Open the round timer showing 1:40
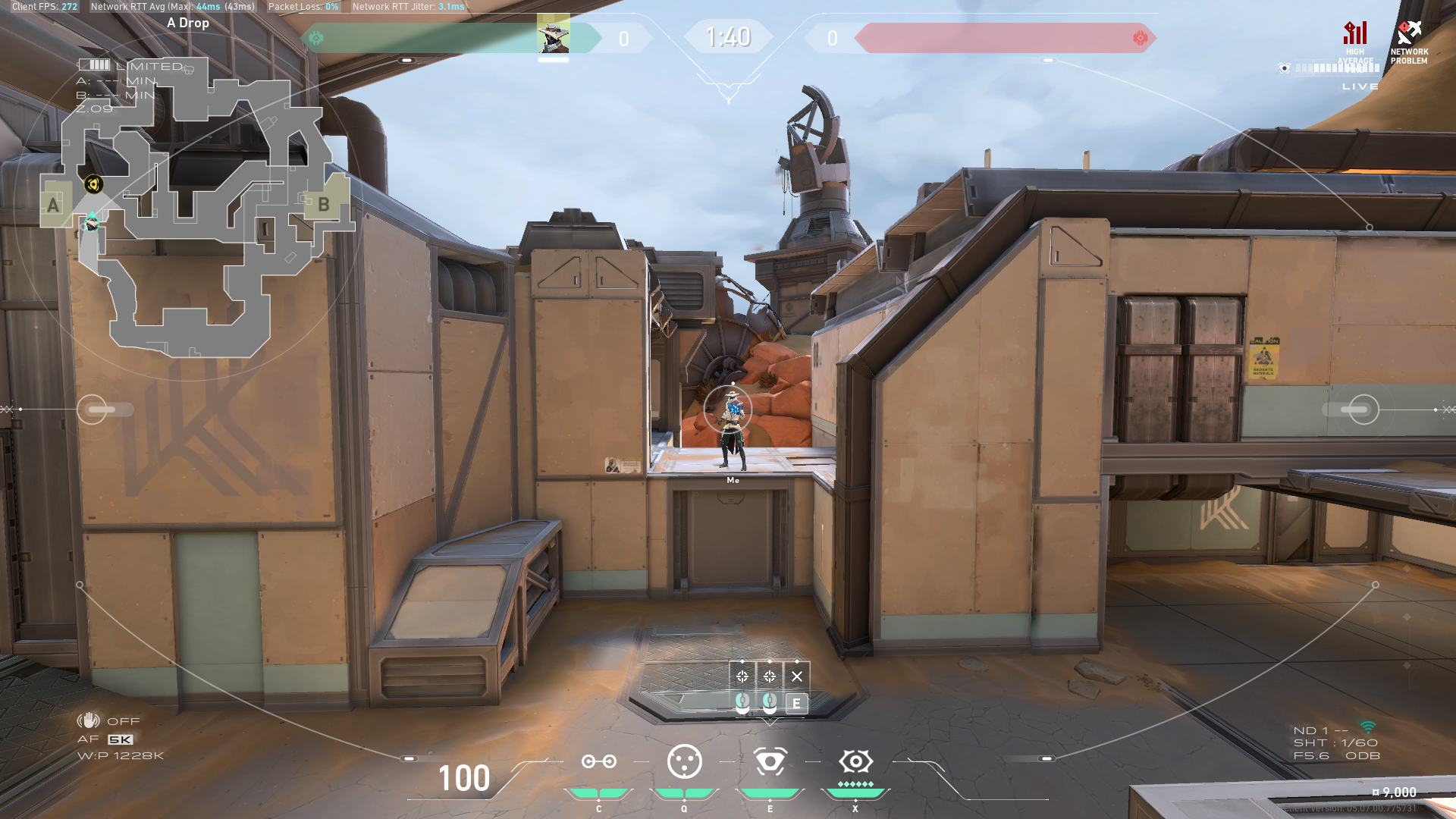Viewport: 1456px width, 819px height. click(727, 36)
